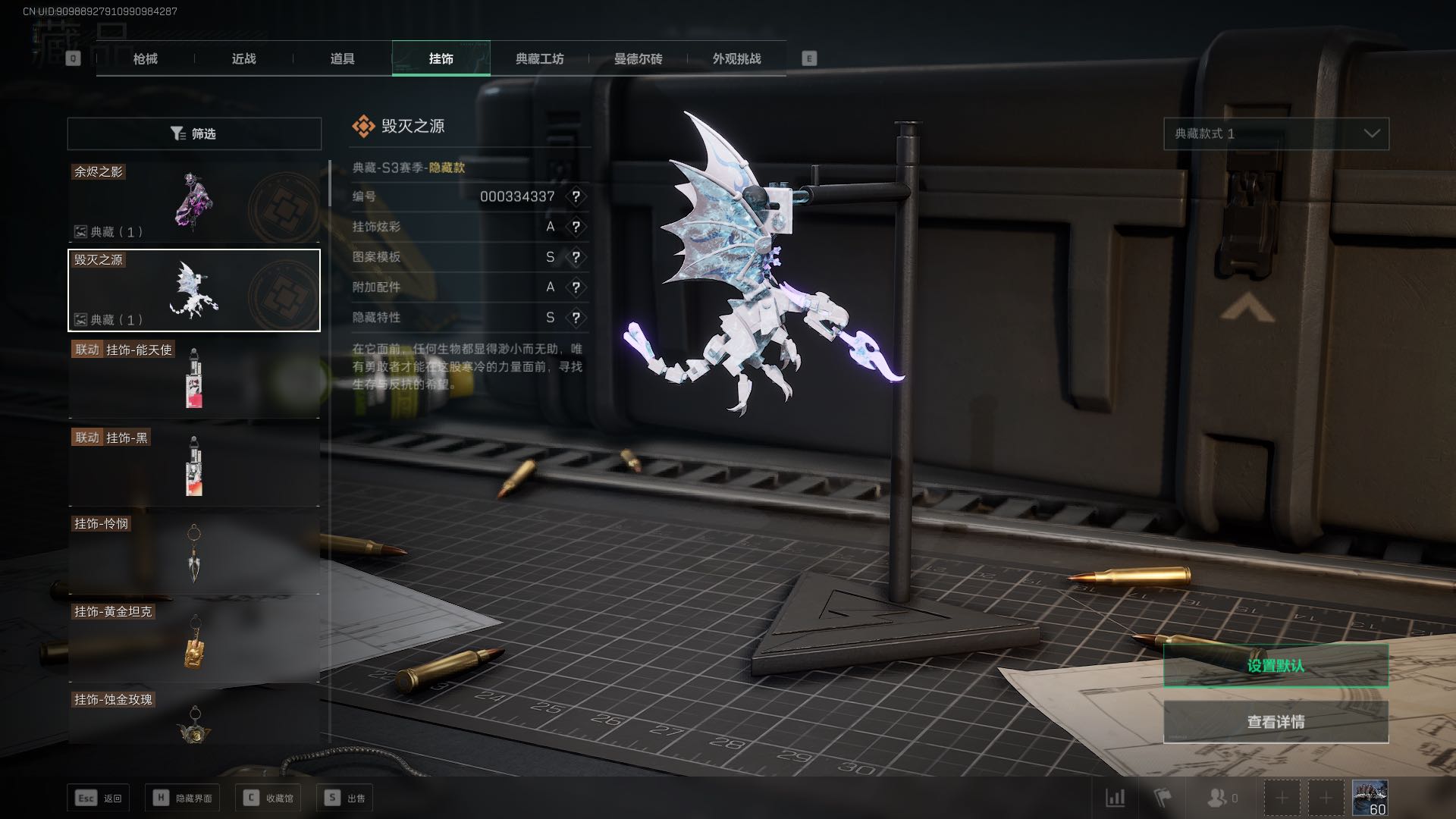Show help for 图案模板 rating
This screenshot has width=1456, height=819.
[576, 257]
